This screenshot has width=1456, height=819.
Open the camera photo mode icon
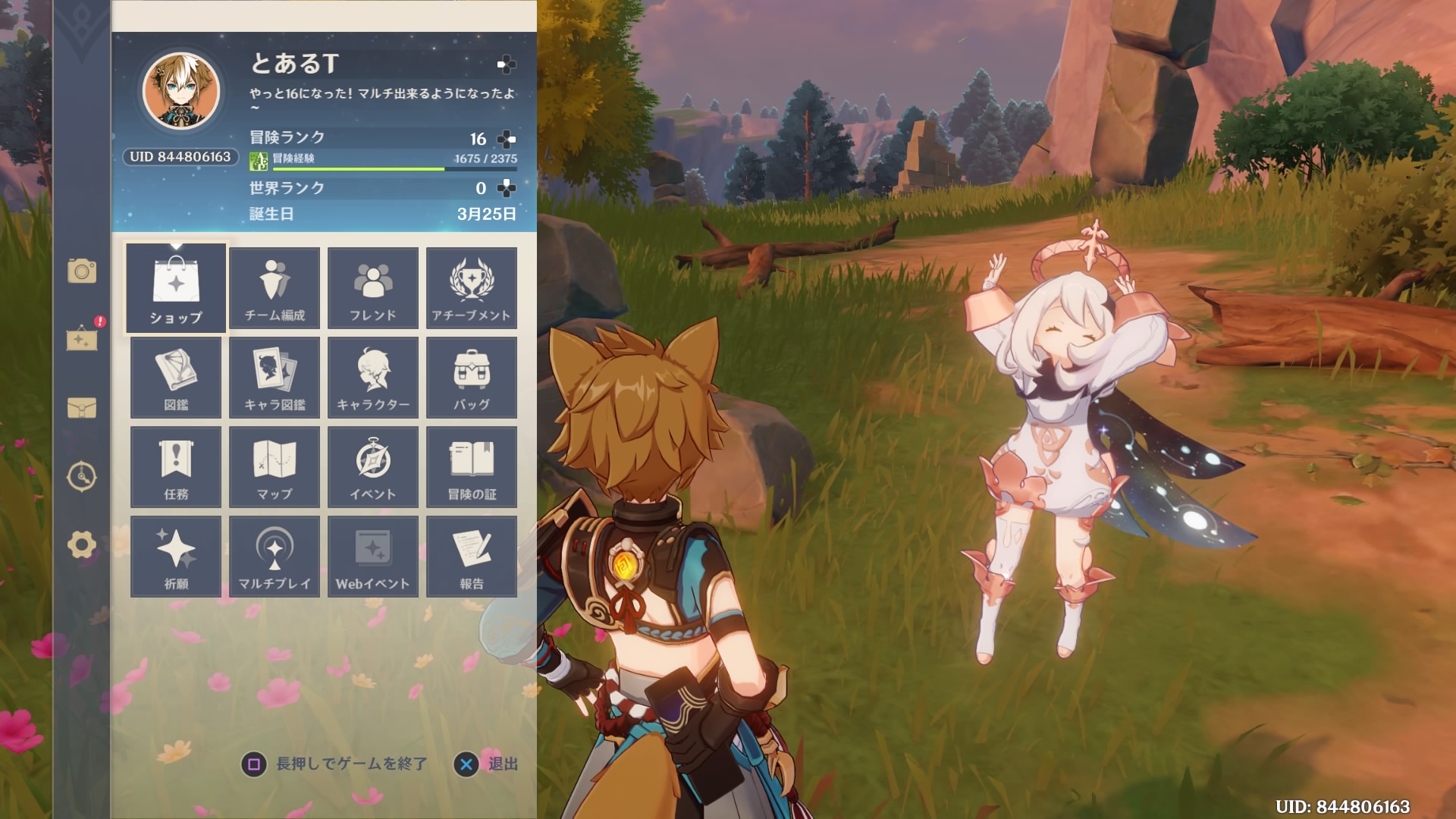point(82,271)
